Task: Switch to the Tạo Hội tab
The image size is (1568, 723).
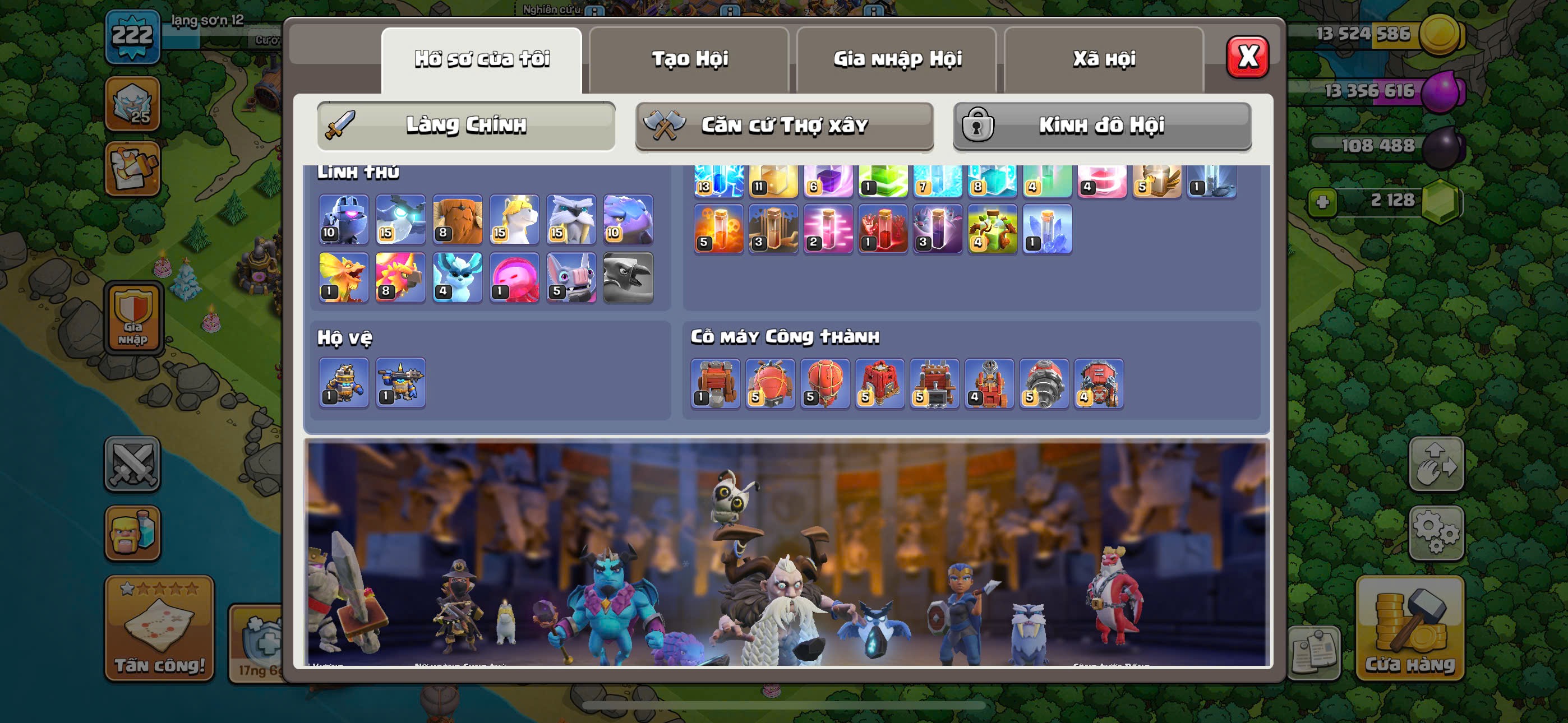Action: click(x=689, y=59)
